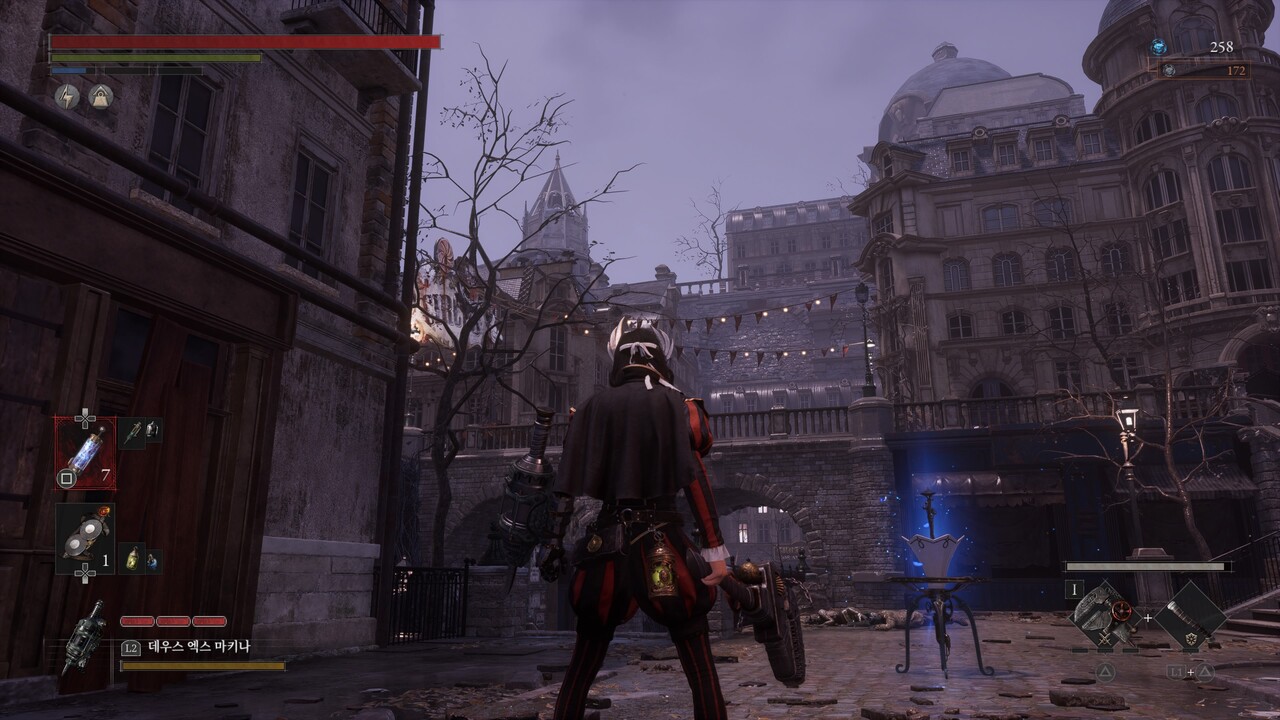Click the blue Ergo currency icon
This screenshot has height=720, width=1280.
(x=1158, y=47)
